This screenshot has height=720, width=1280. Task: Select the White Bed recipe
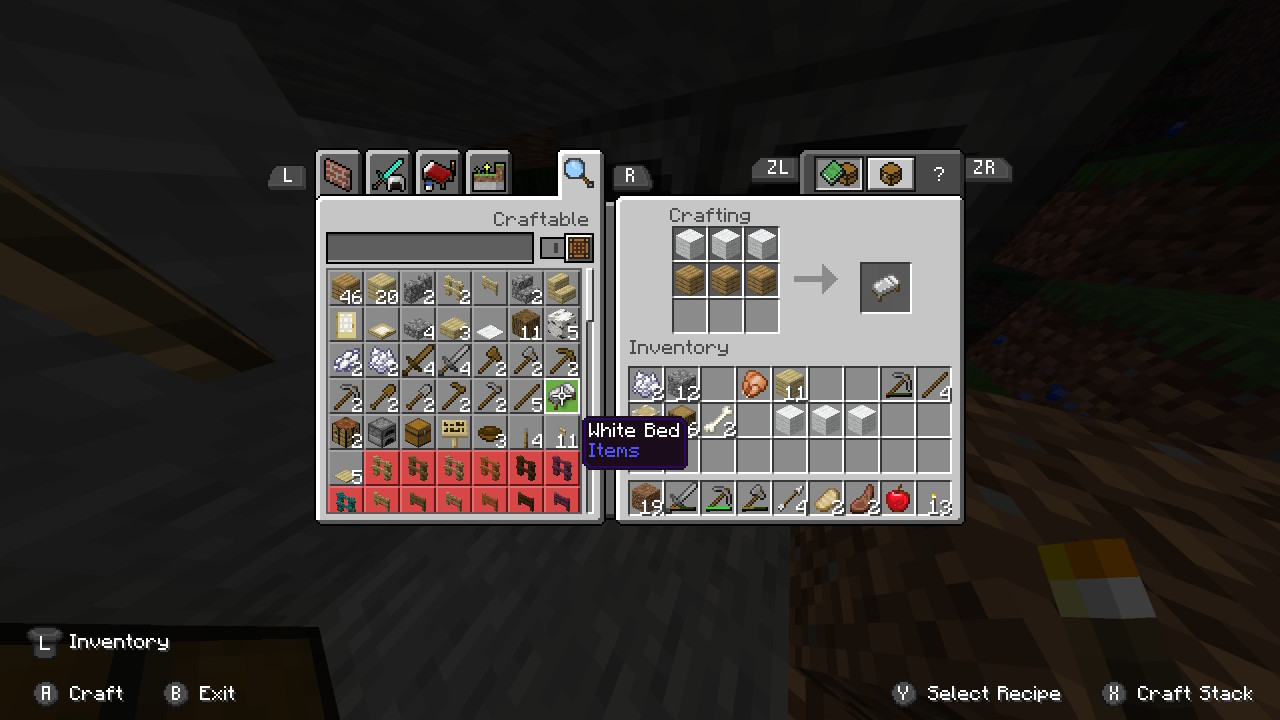(x=562, y=395)
